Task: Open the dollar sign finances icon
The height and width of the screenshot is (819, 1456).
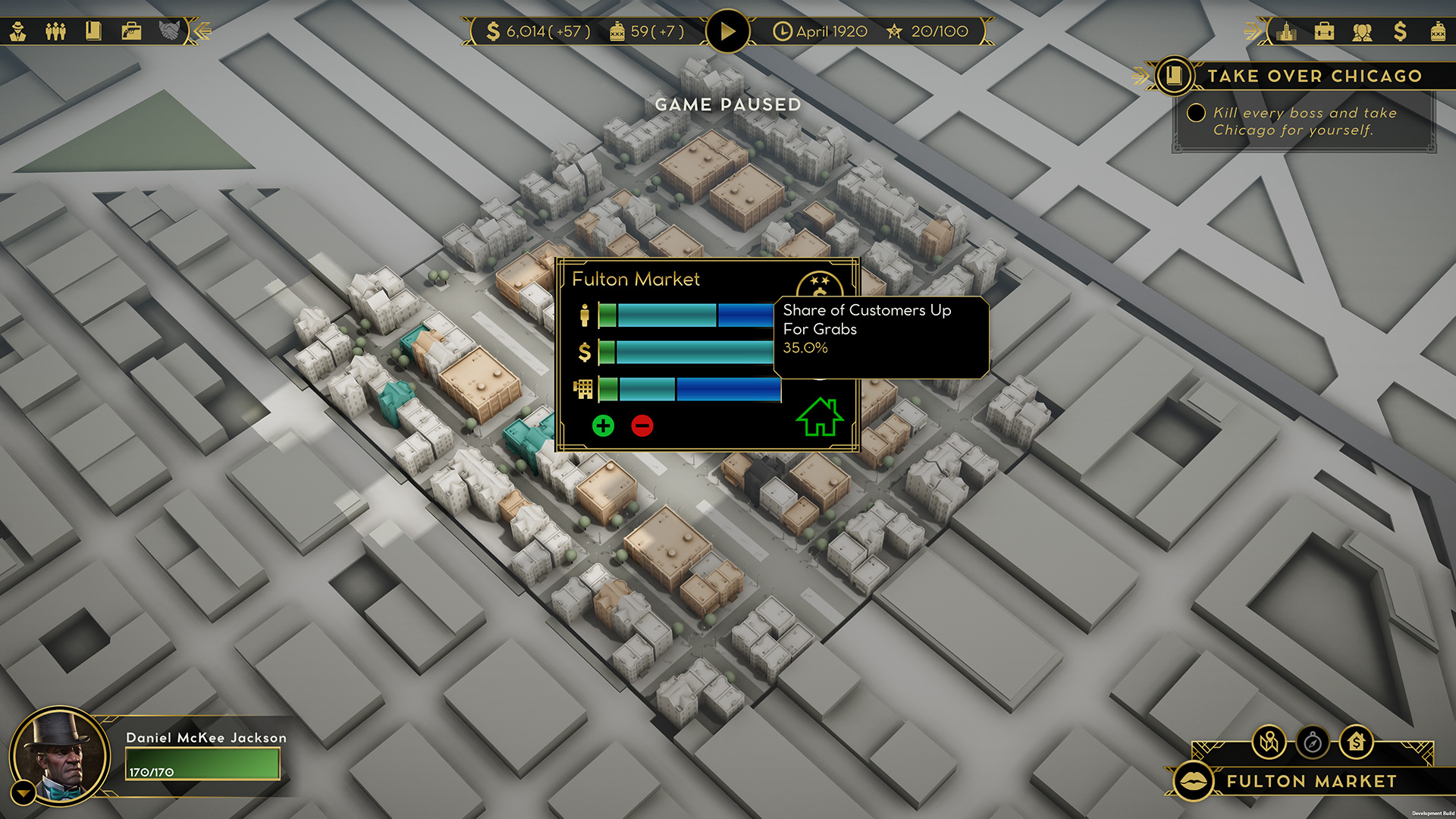Action: [x=1400, y=31]
